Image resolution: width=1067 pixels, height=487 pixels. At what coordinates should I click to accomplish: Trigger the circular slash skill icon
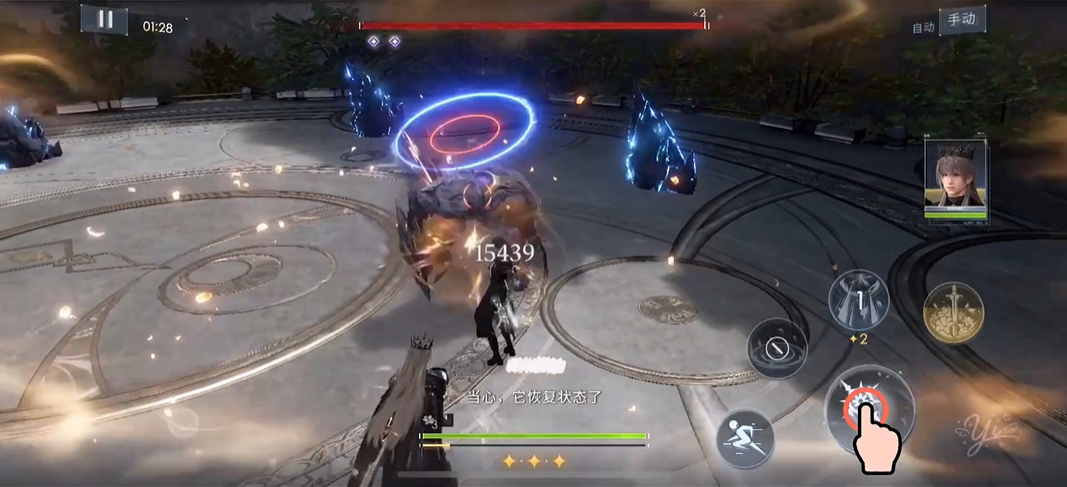point(778,348)
